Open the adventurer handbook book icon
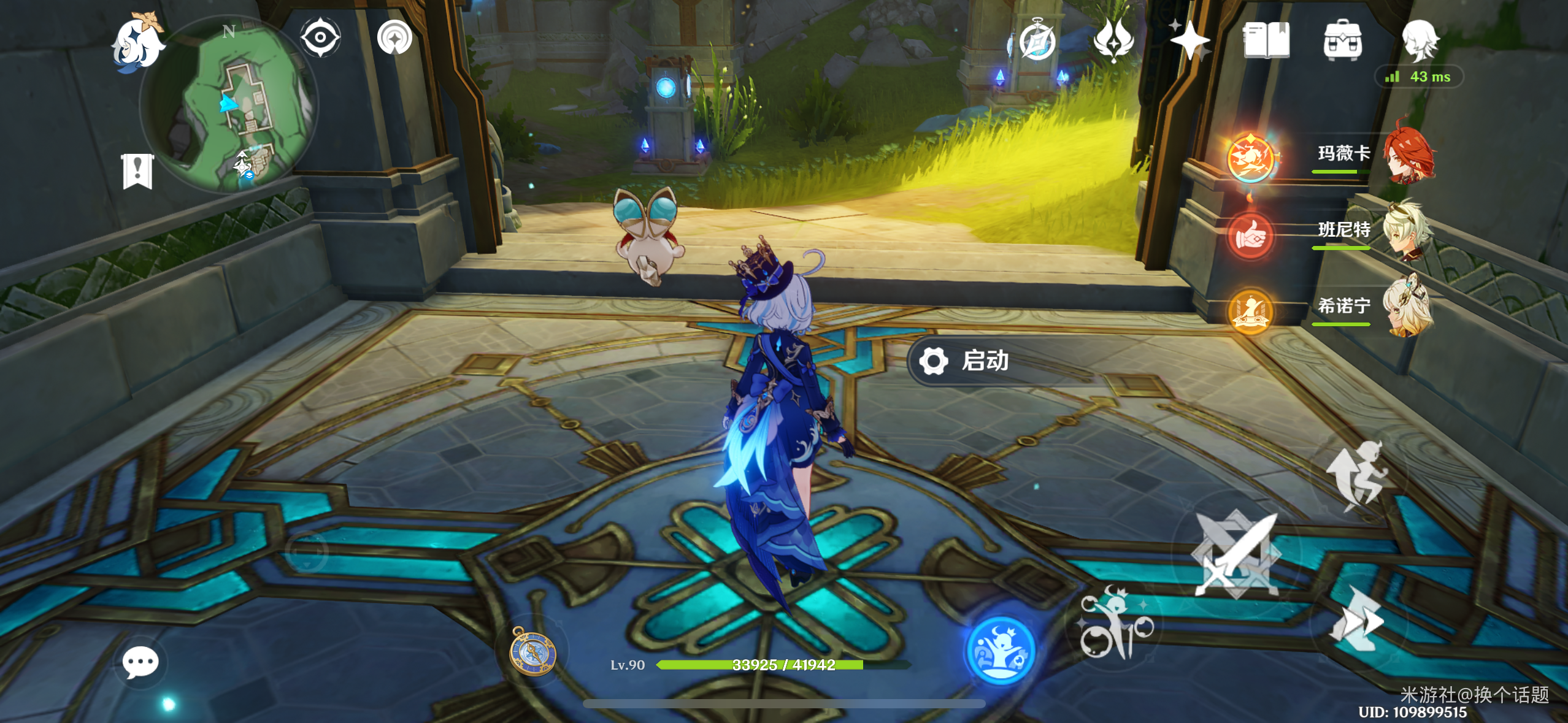 pos(1266,40)
